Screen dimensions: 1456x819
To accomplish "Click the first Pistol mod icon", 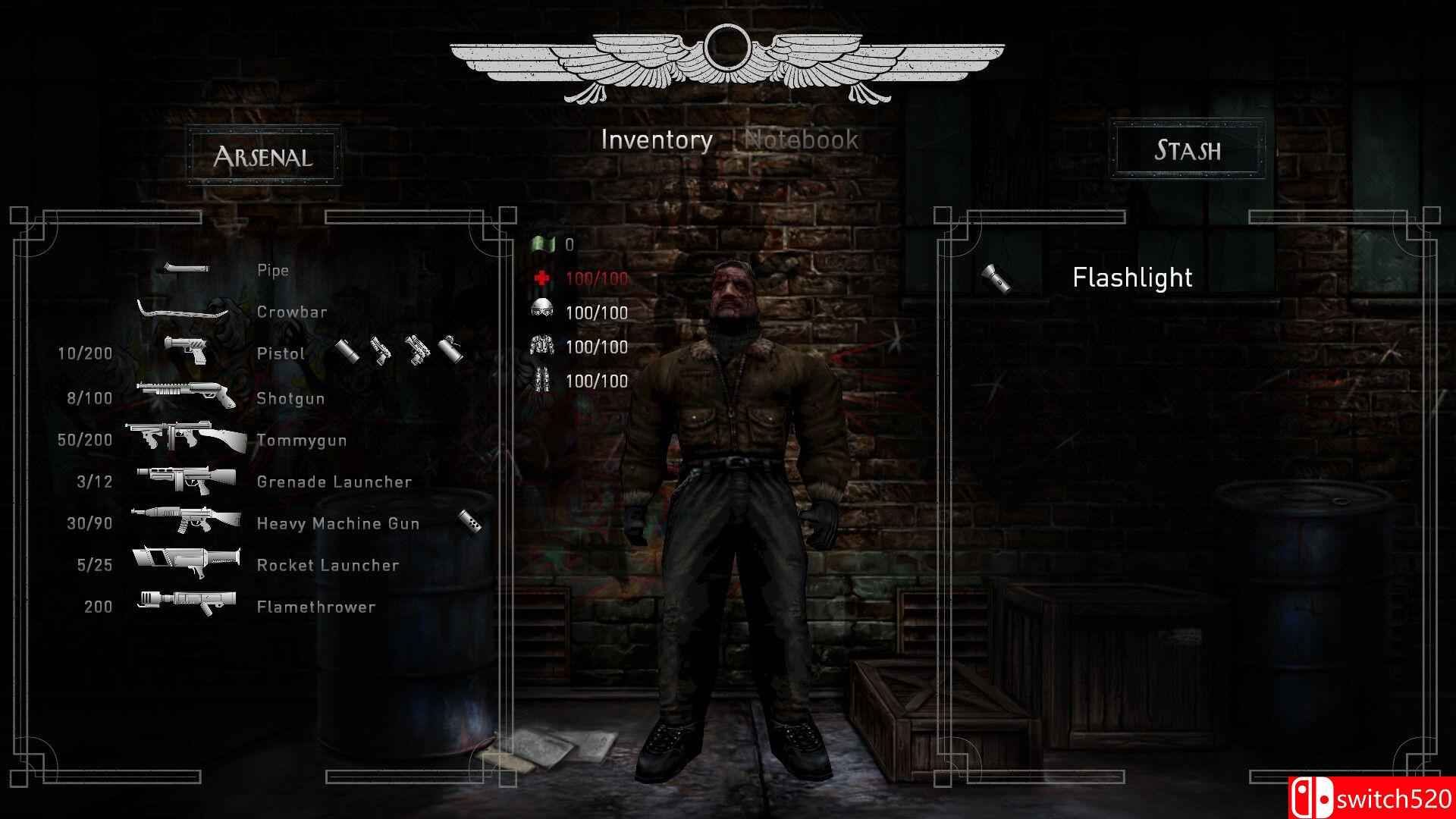I will tap(348, 351).
